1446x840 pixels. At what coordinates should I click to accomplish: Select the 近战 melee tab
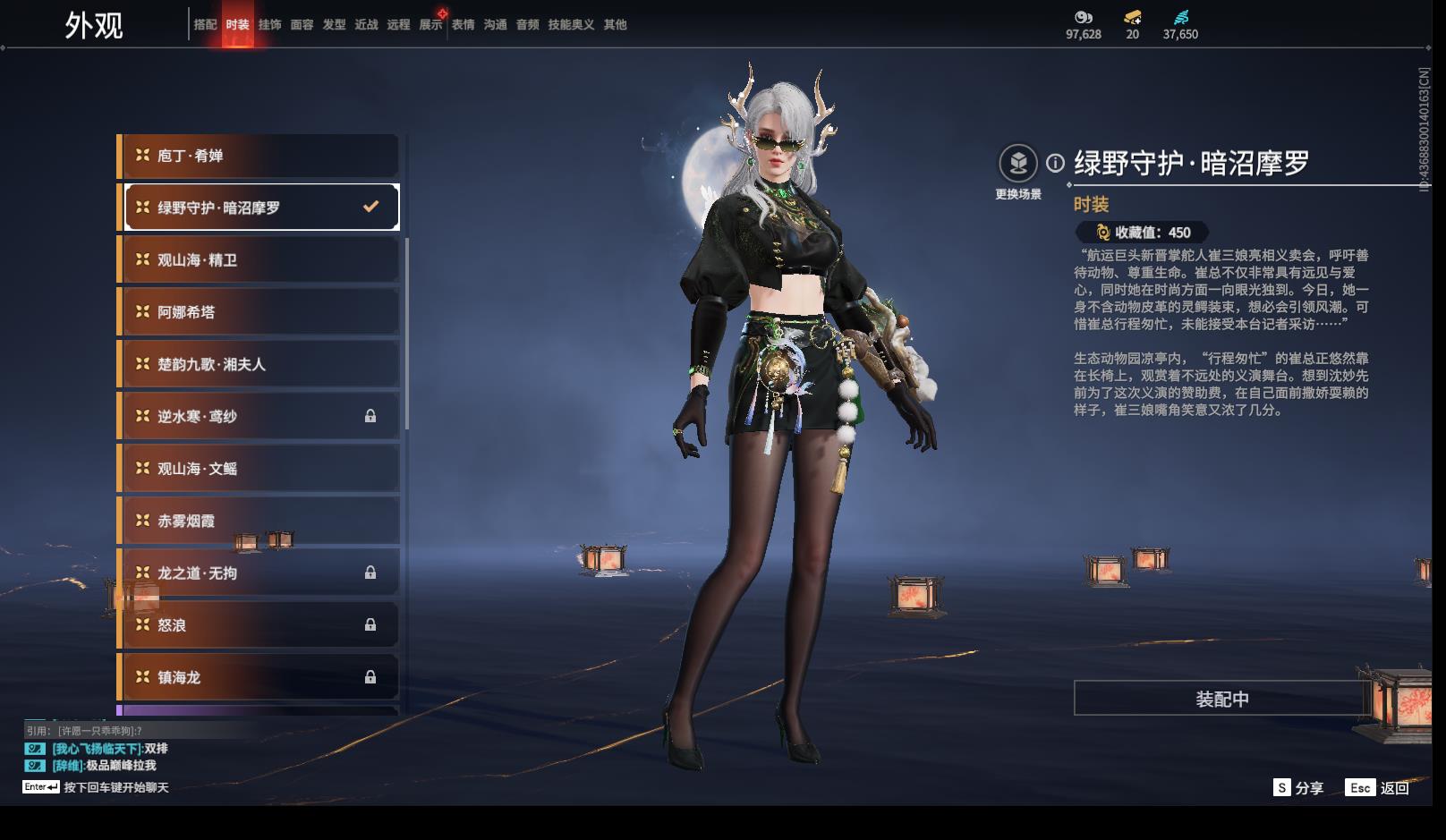pyautogui.click(x=366, y=25)
